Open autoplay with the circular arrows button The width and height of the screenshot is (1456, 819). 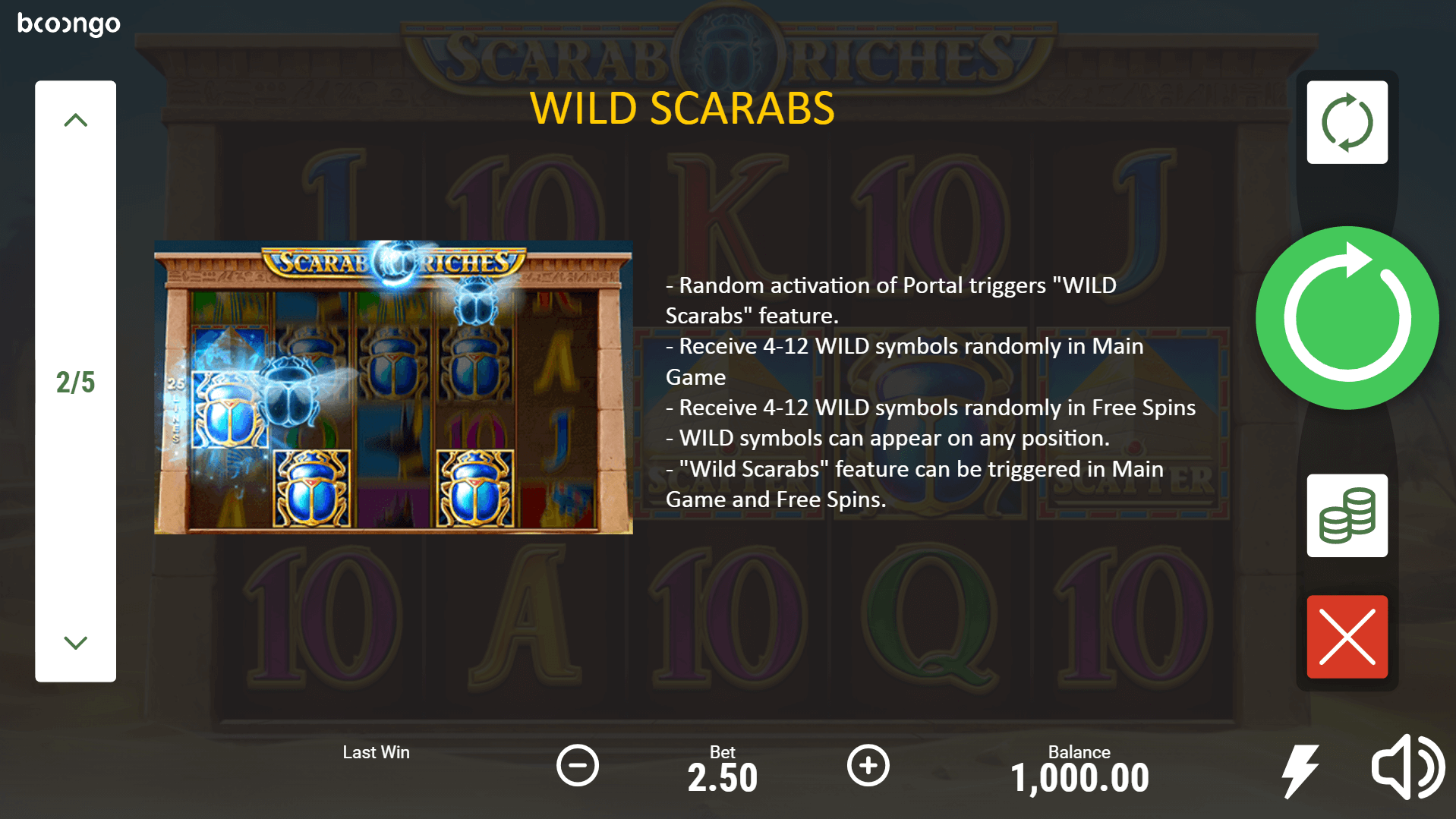pyautogui.click(x=1347, y=122)
